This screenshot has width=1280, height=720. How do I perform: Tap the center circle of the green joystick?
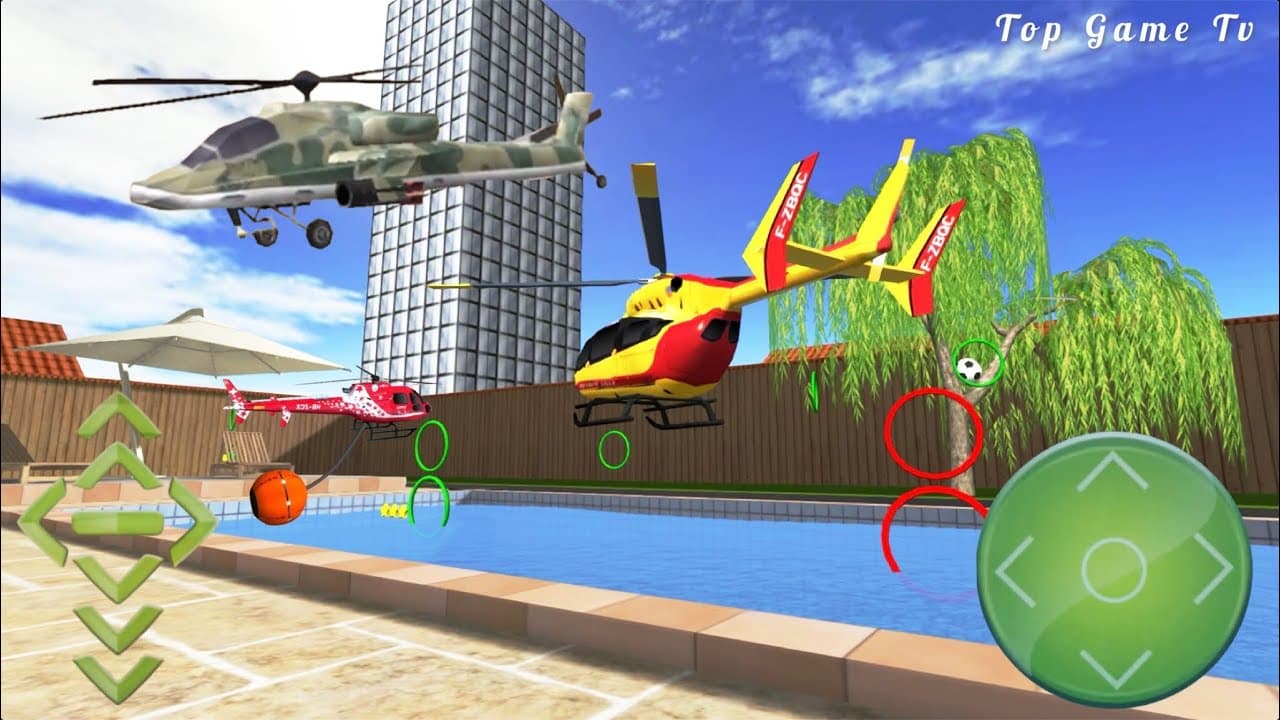[1112, 570]
